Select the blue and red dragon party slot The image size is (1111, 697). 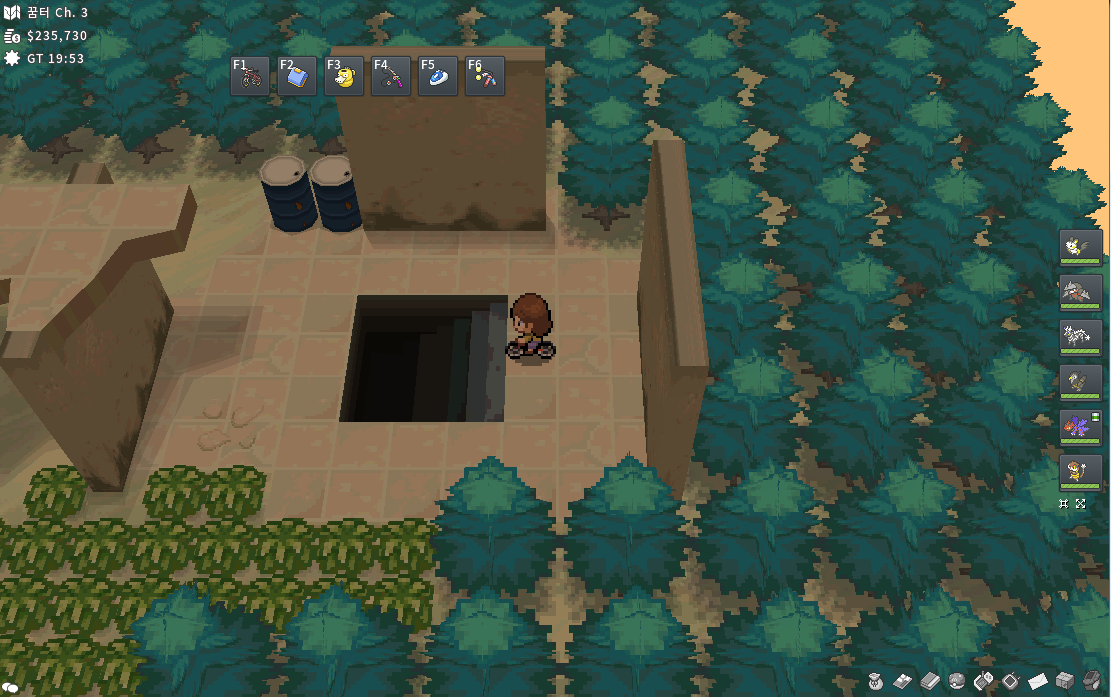click(x=1081, y=427)
